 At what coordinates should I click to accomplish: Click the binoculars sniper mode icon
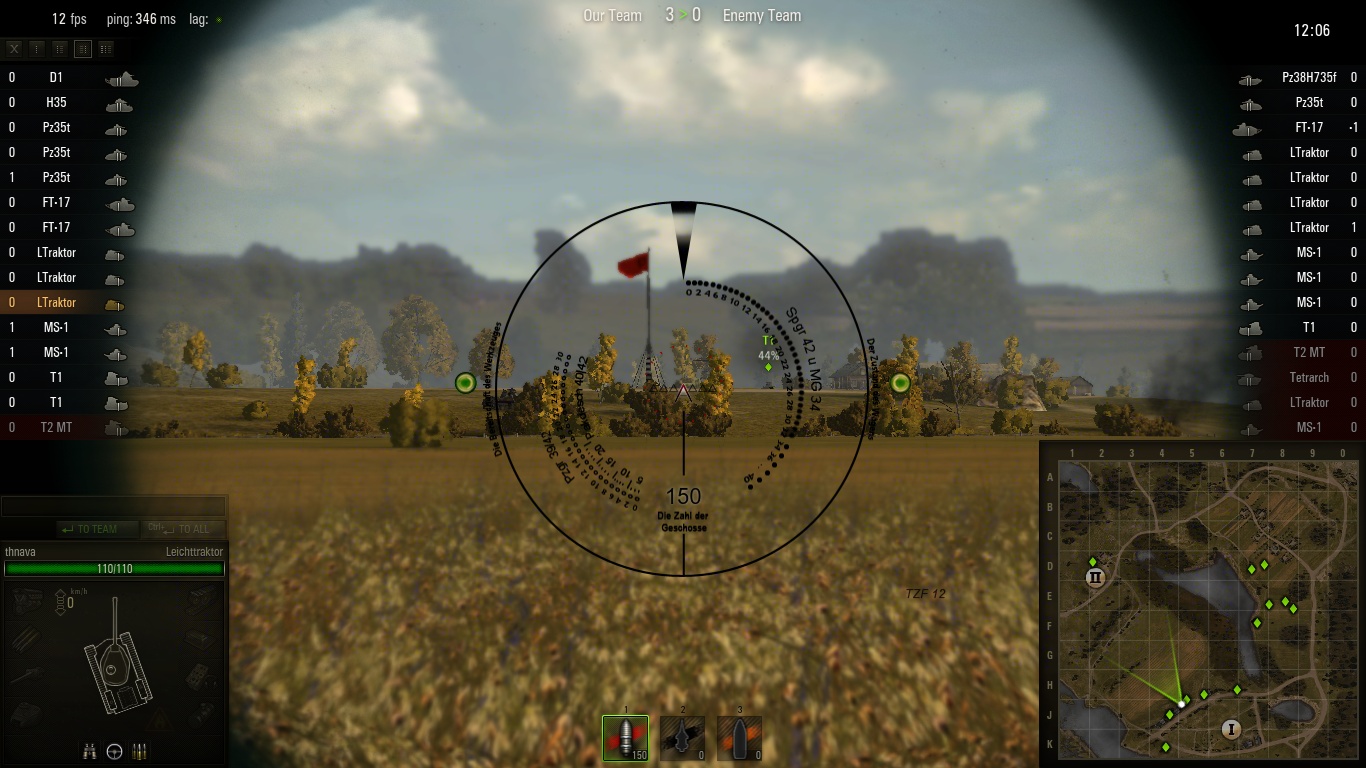coord(89,750)
